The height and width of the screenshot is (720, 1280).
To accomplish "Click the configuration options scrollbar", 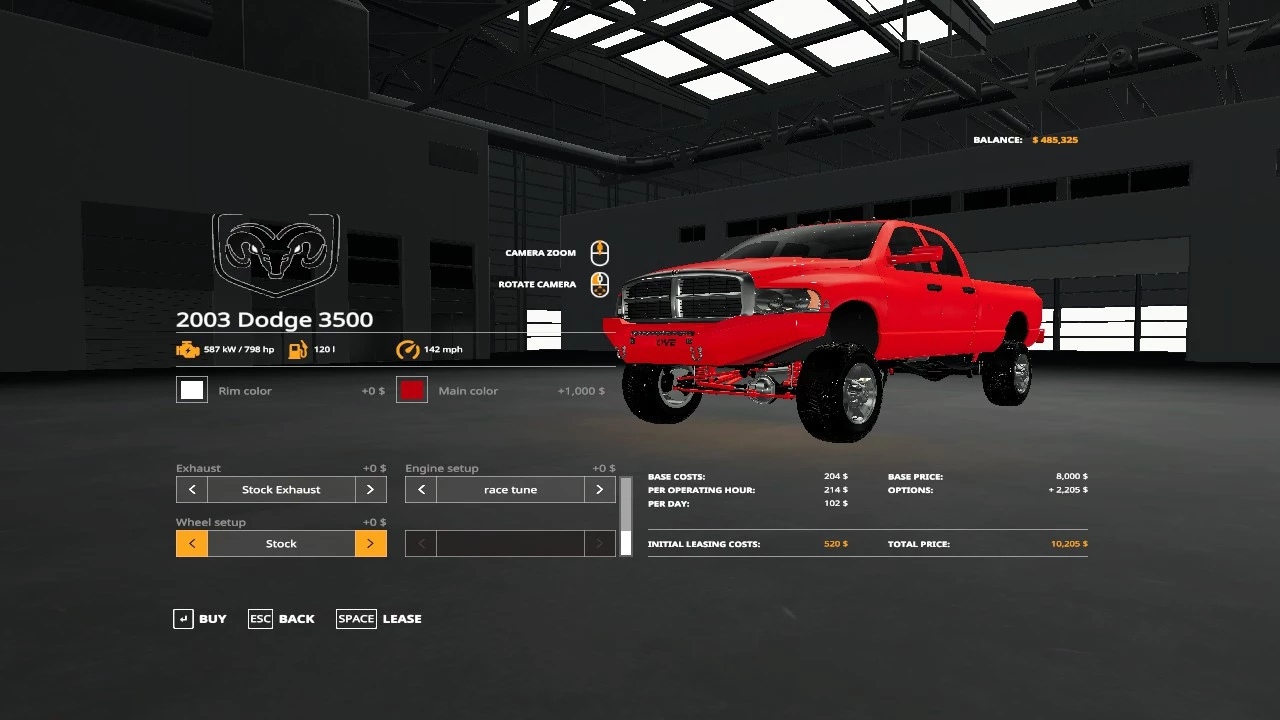I will click(626, 516).
